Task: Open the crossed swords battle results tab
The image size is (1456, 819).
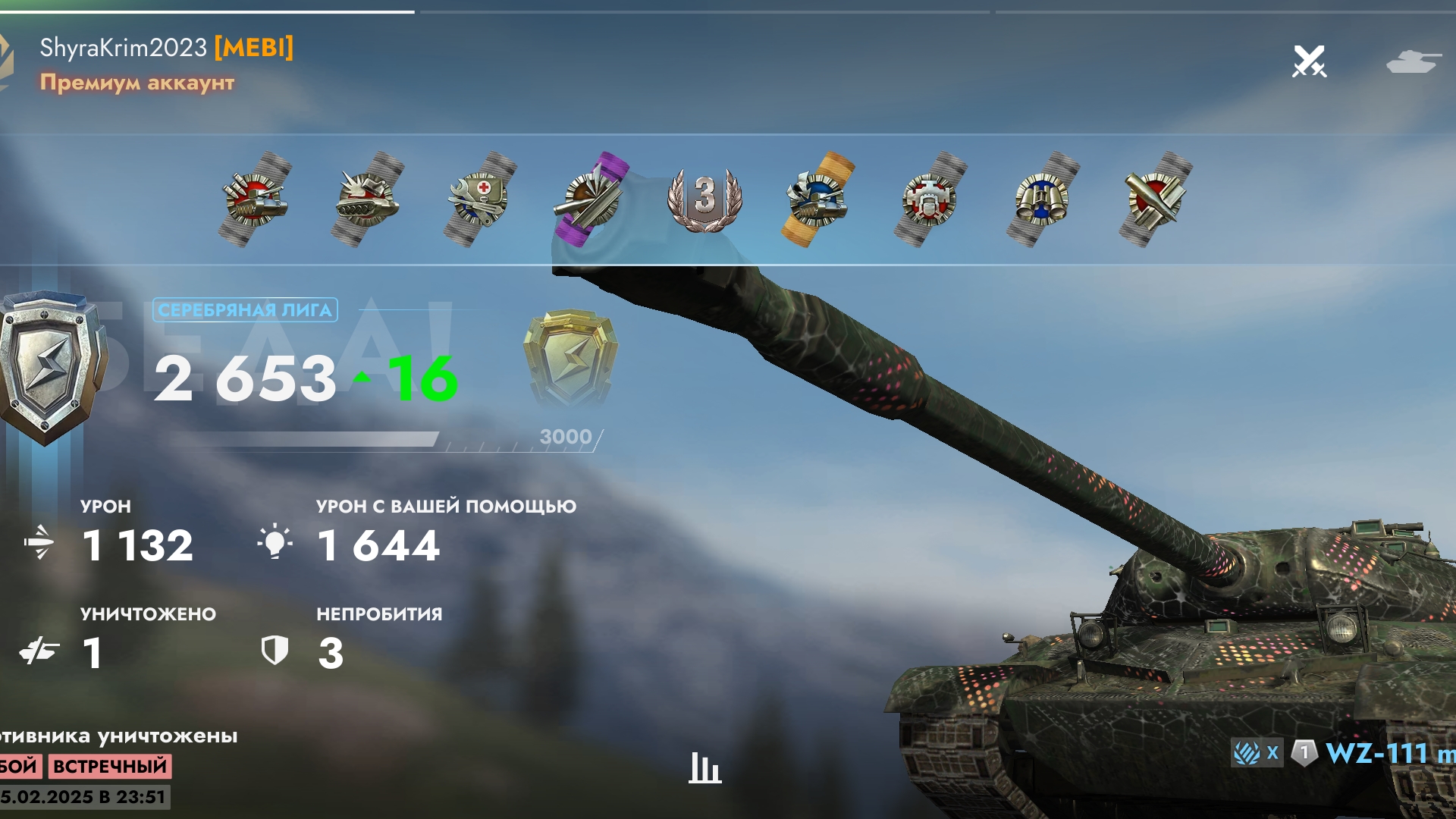Action: [x=1310, y=61]
